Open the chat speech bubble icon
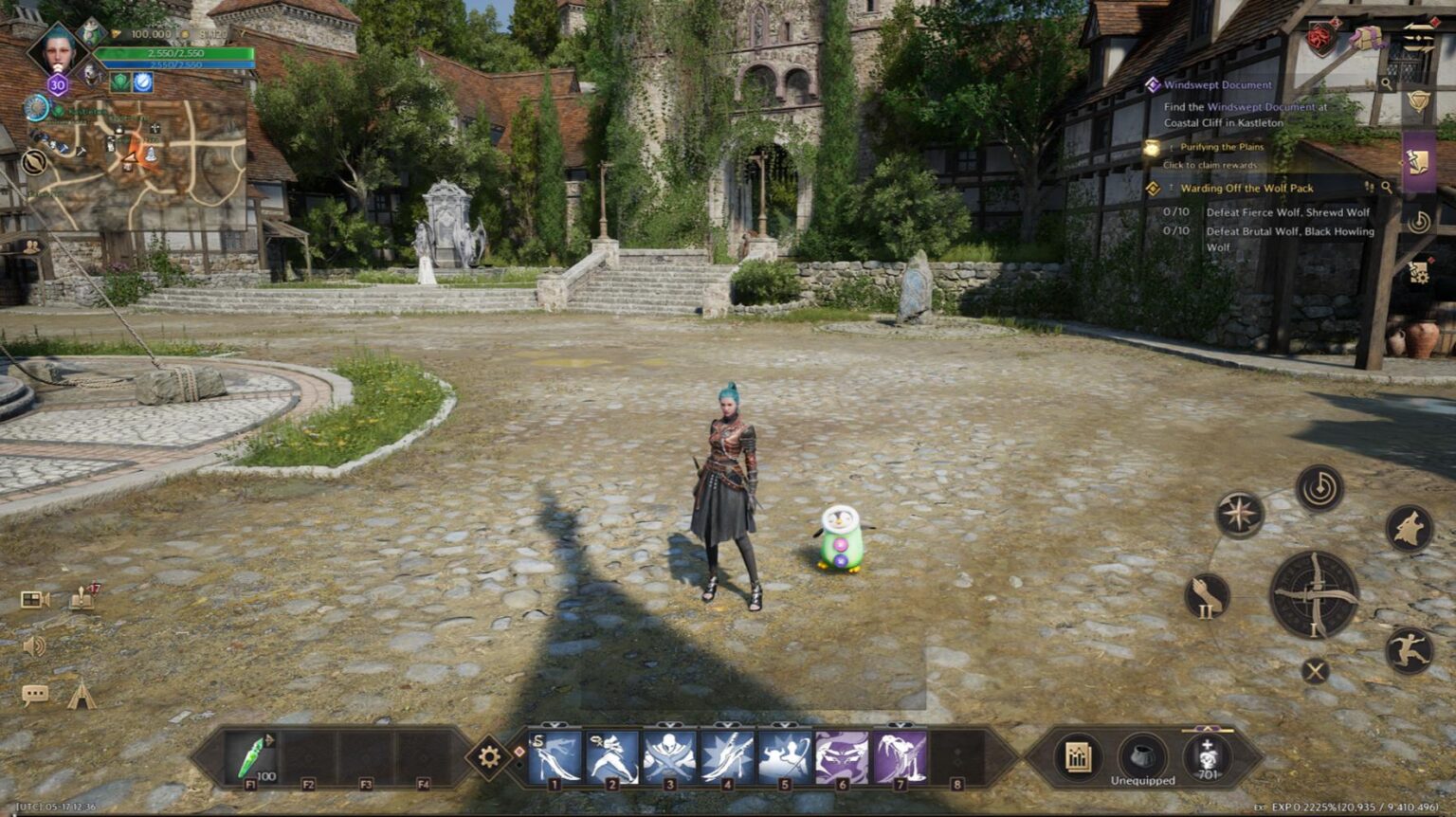The height and width of the screenshot is (817, 1456). tap(35, 696)
